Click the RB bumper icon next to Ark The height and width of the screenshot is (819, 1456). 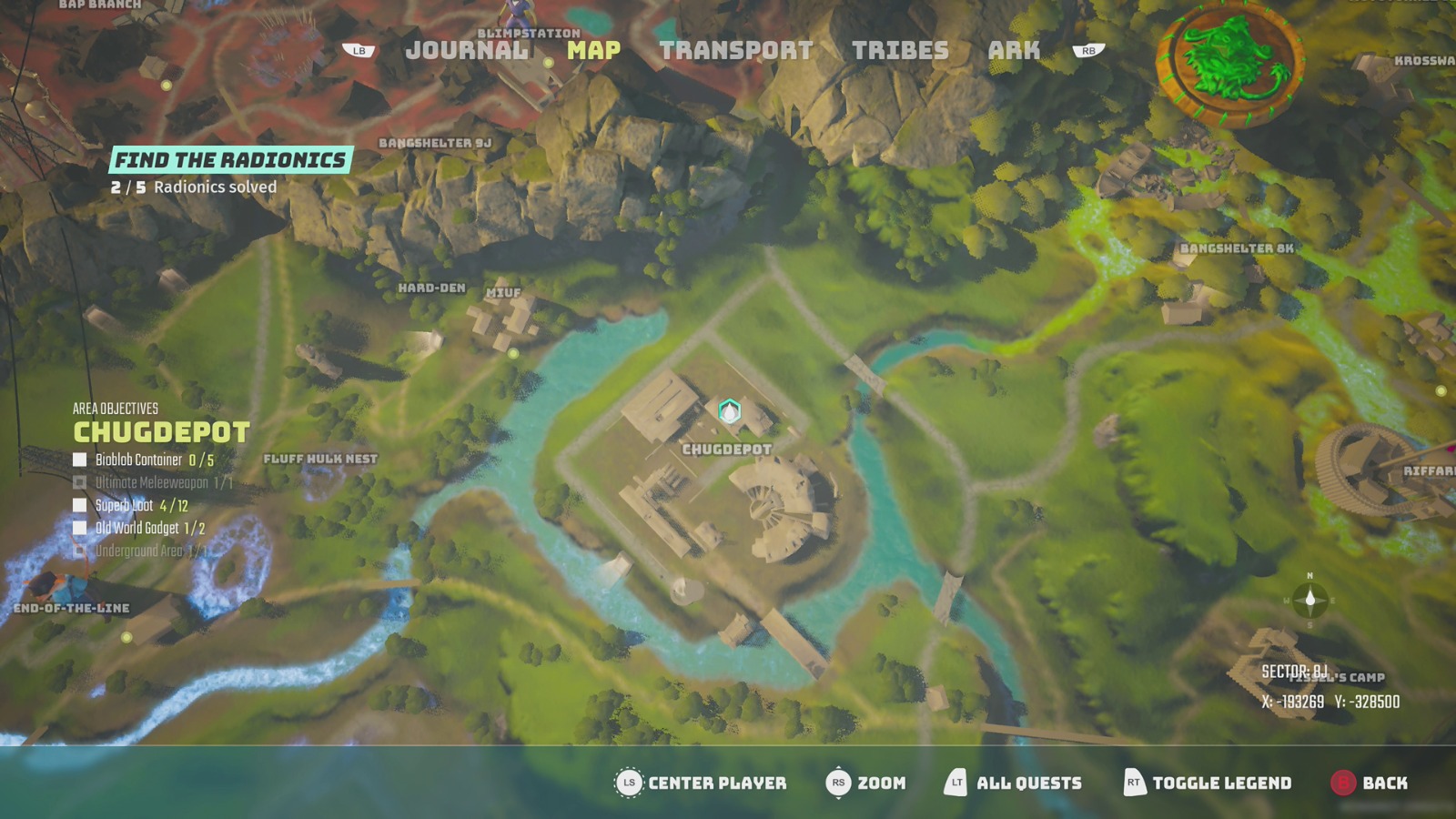pyautogui.click(x=1085, y=52)
